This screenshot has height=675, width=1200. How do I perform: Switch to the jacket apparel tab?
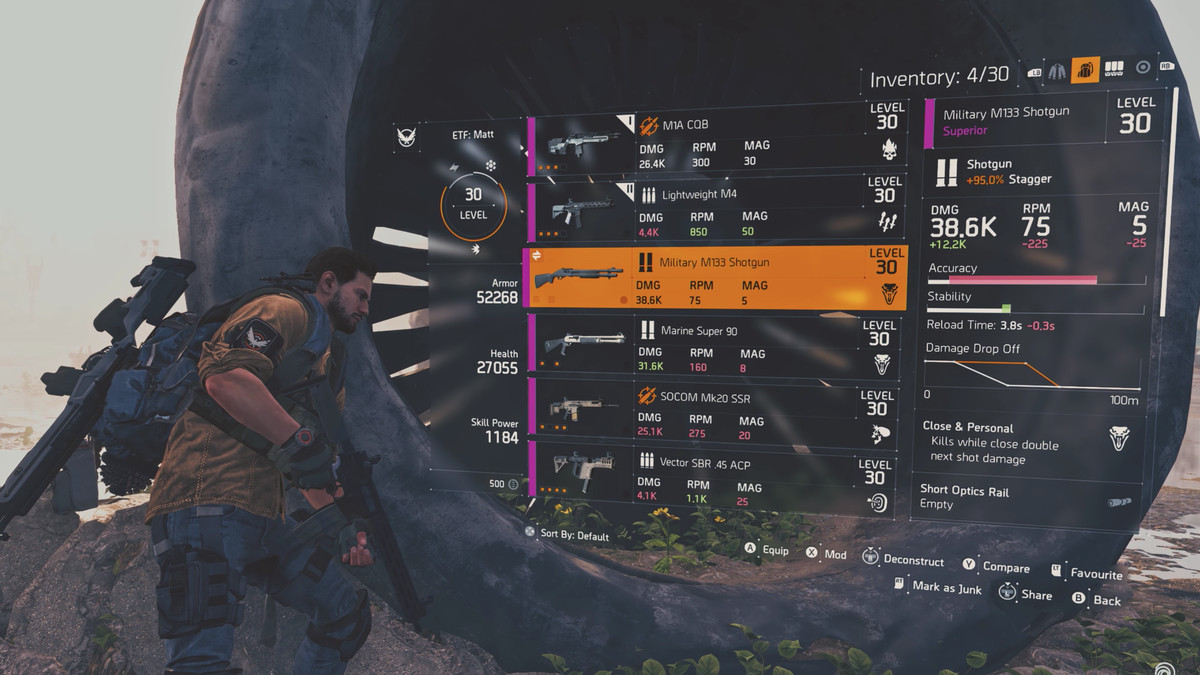pos(1057,70)
